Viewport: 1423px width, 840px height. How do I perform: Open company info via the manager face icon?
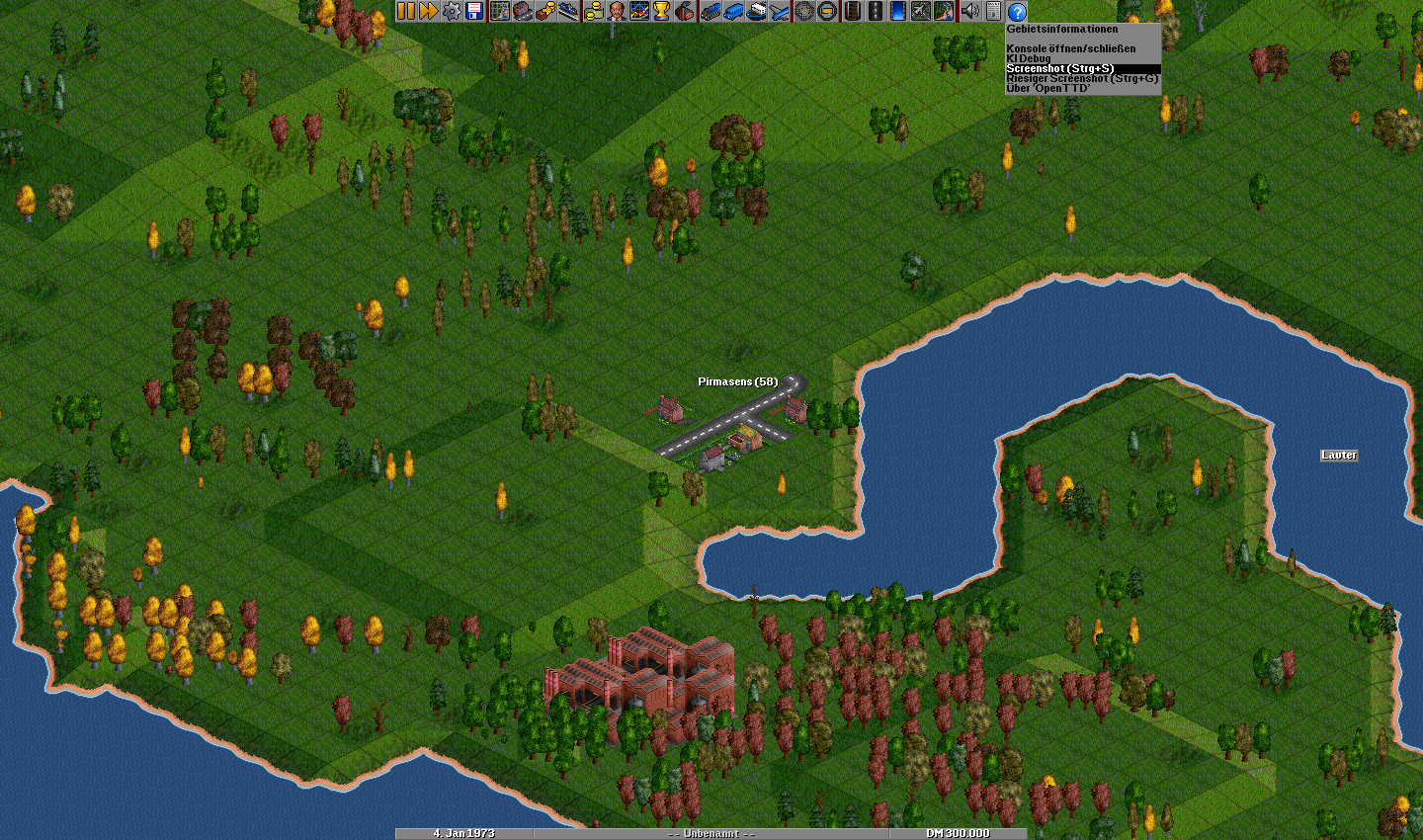(616, 11)
